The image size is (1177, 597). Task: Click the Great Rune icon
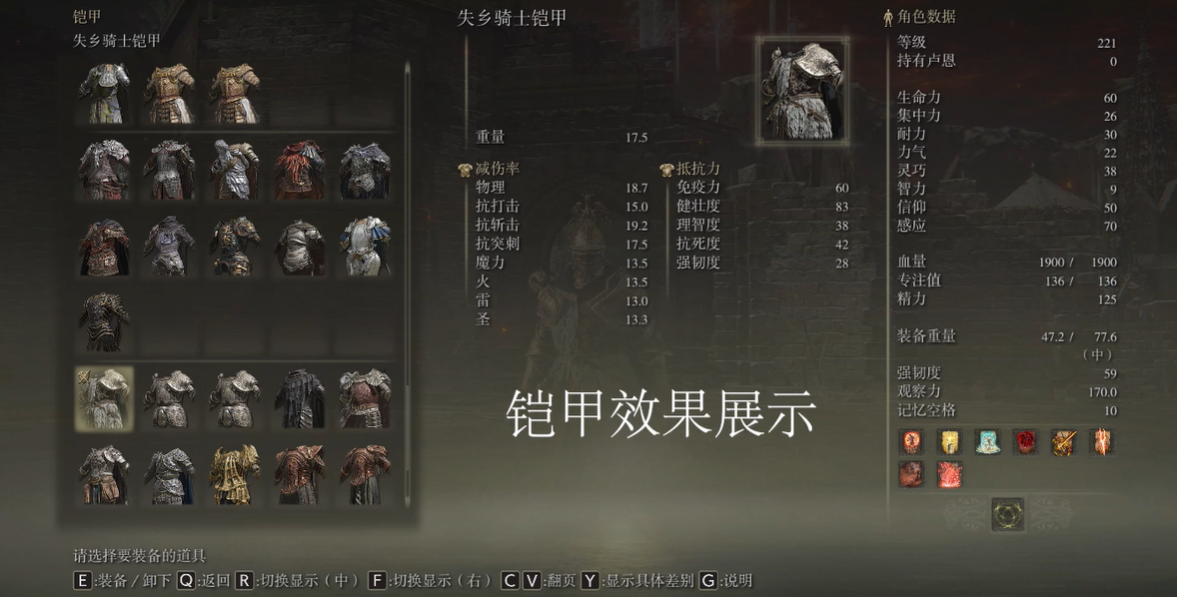click(x=1007, y=514)
